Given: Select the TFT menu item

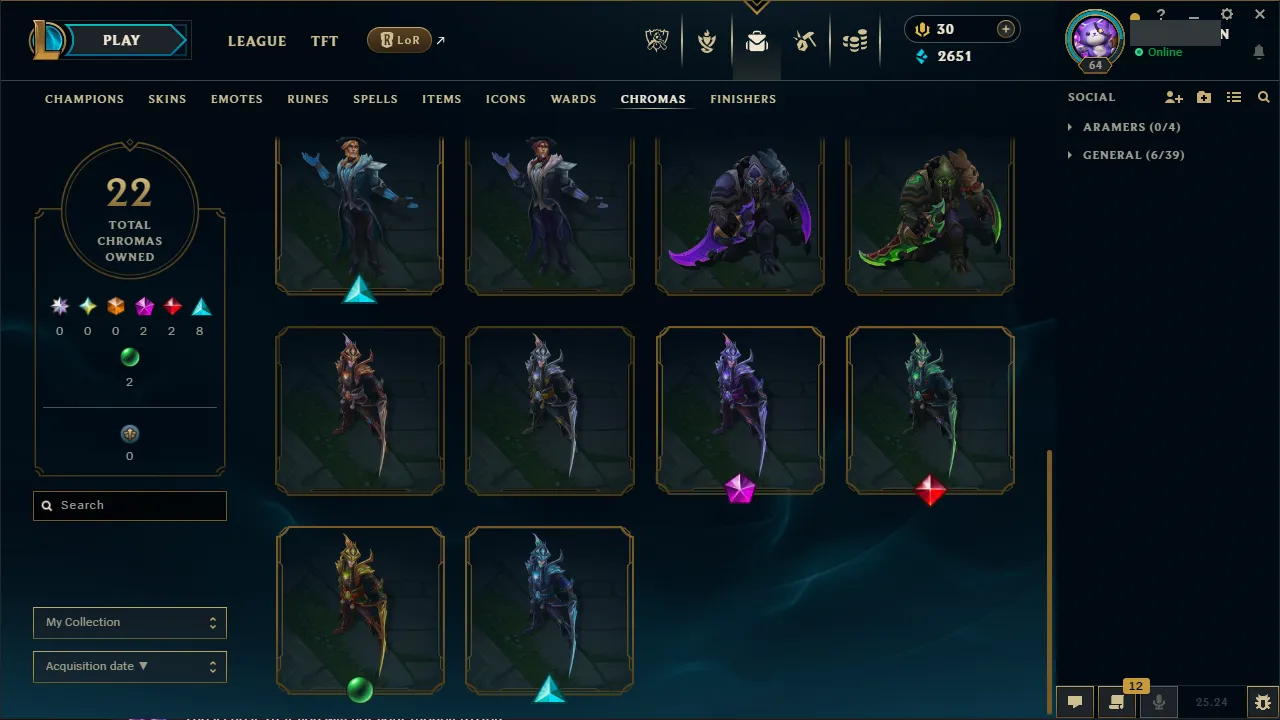Looking at the screenshot, I should pyautogui.click(x=324, y=41).
